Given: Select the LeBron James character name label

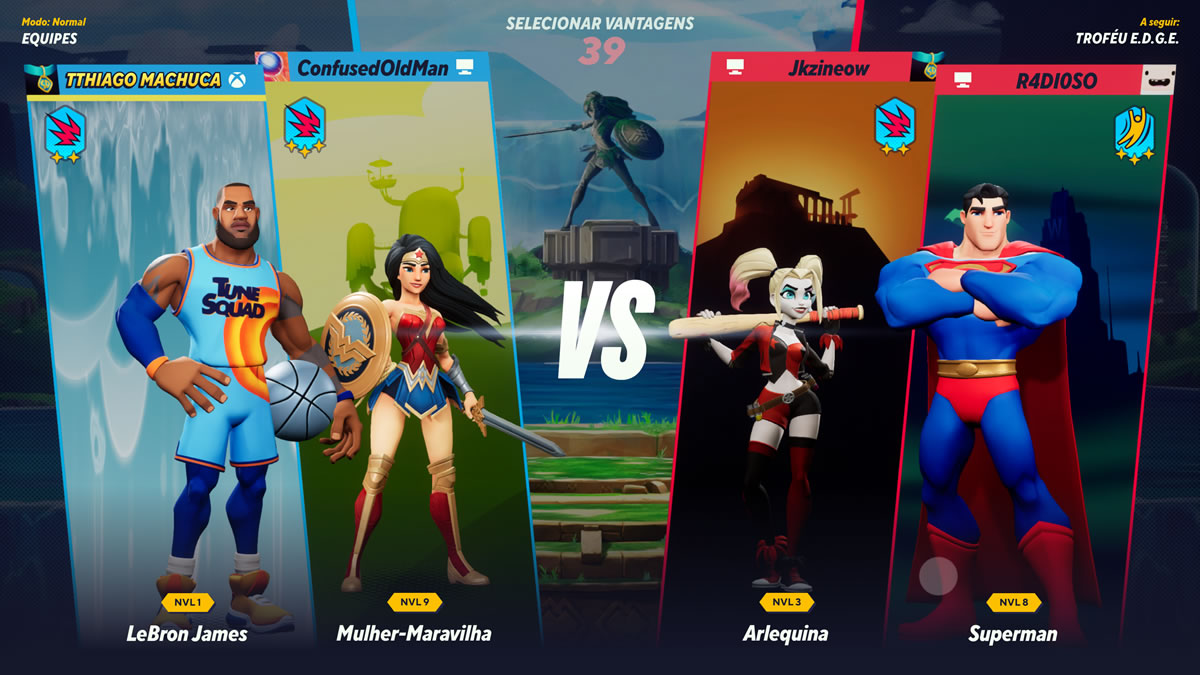Looking at the screenshot, I should 187,634.
